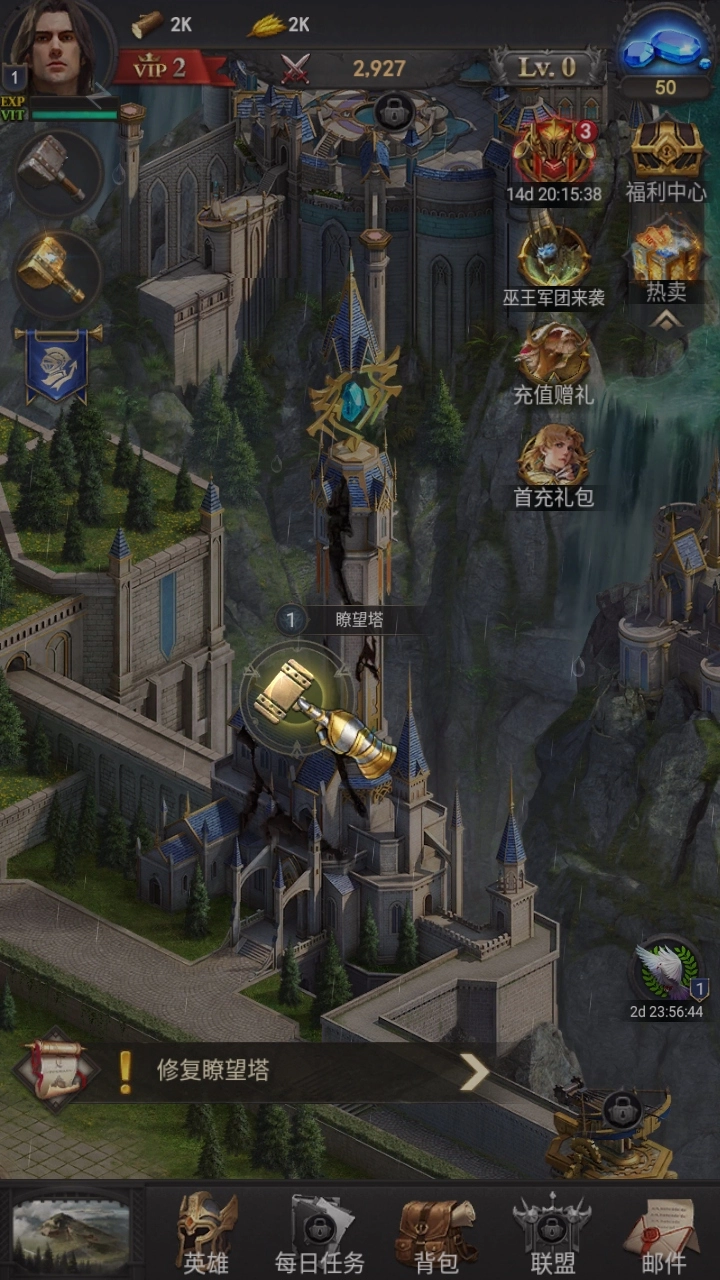Image resolution: width=720 pixels, height=1280 pixels.
Task: Tap the blue gems currency icon
Action: 665,47
